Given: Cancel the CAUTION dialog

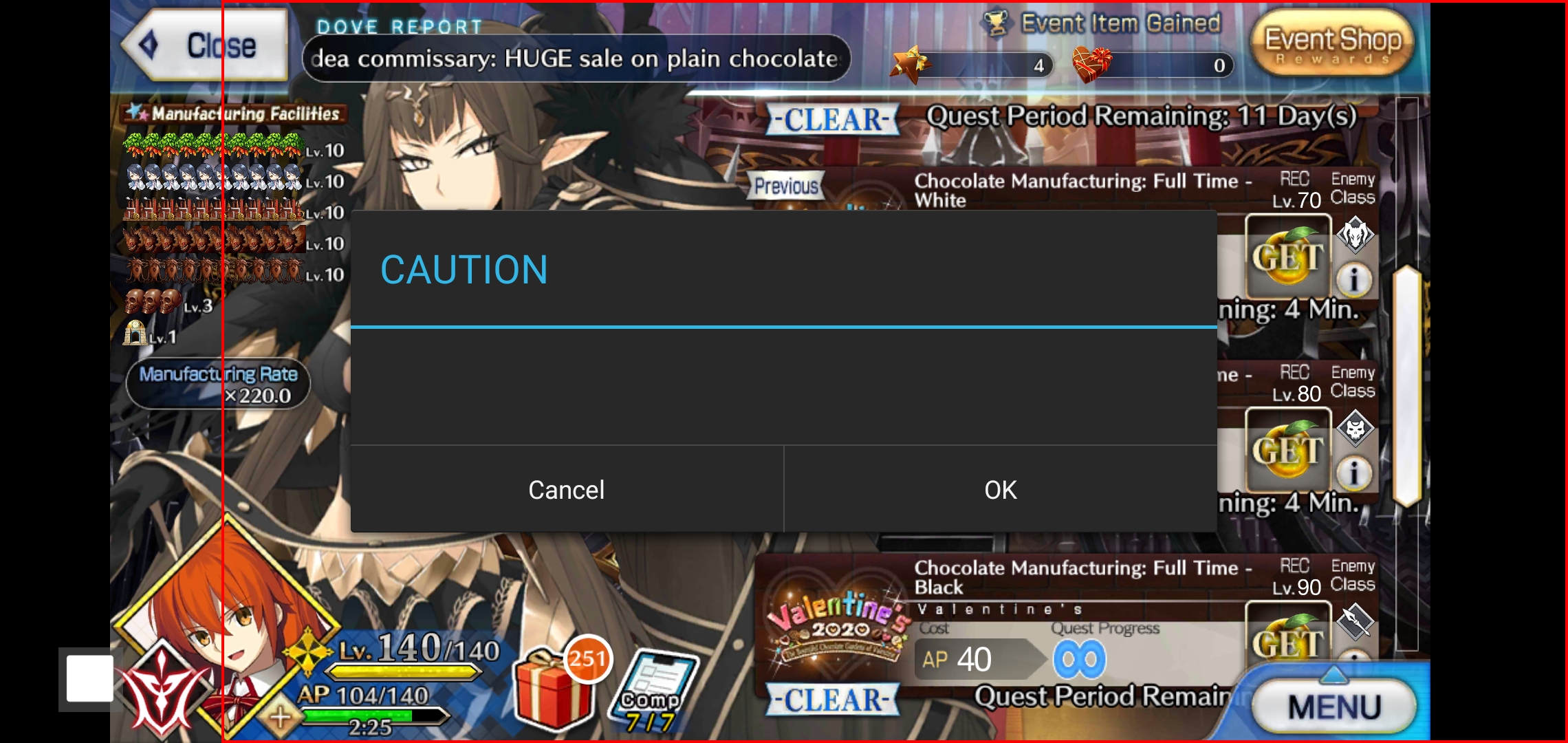Looking at the screenshot, I should coord(566,490).
